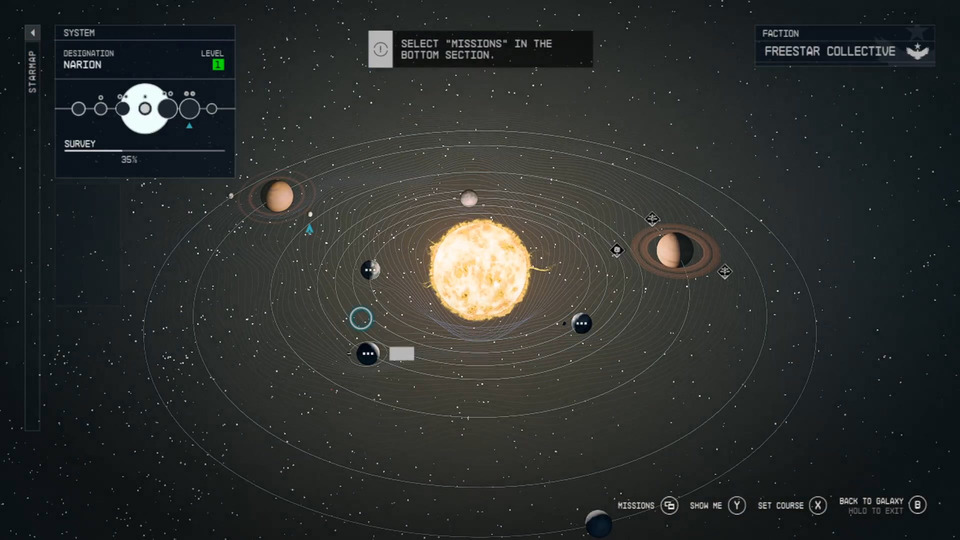Collapse the Starmap side panel arrow

click(x=32, y=33)
